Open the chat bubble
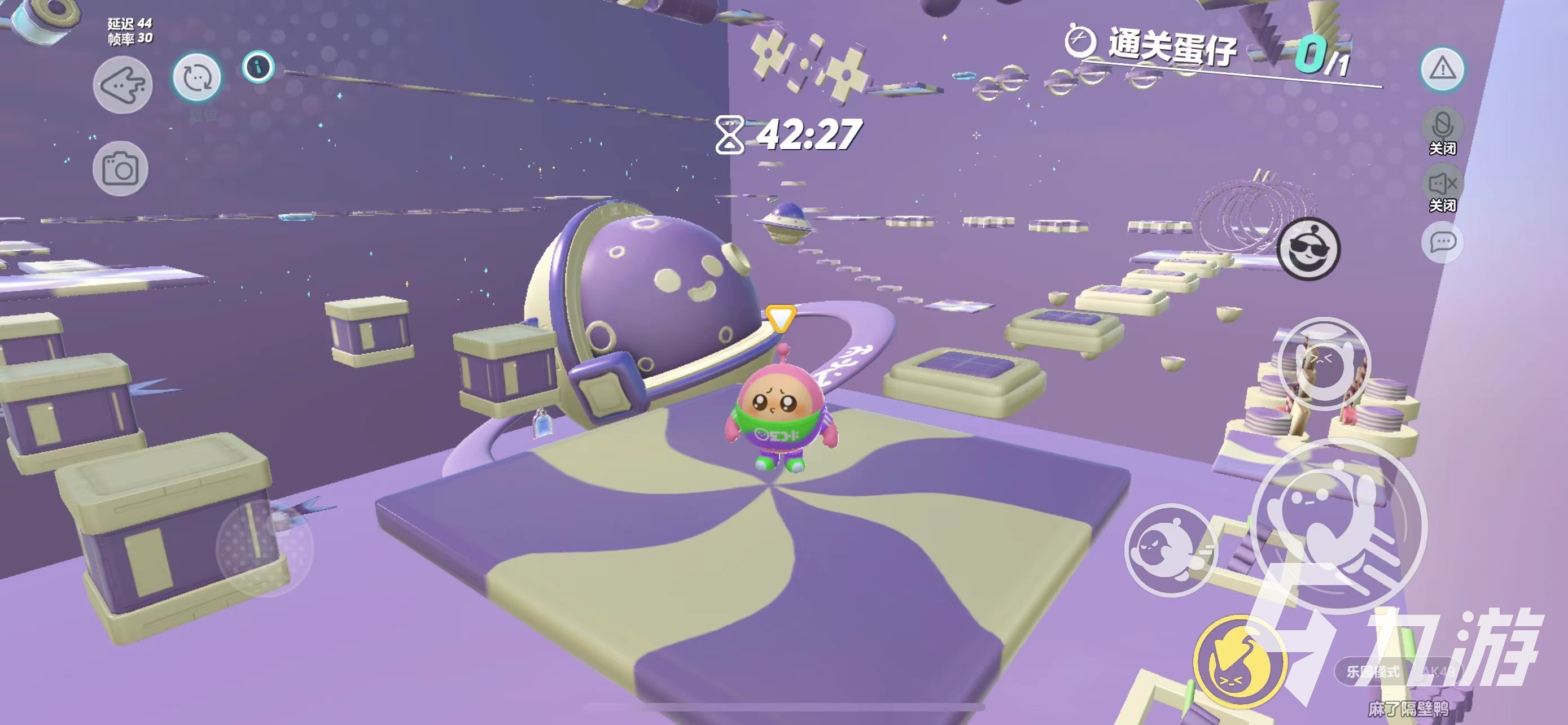The height and width of the screenshot is (725, 1568). [x=1442, y=242]
